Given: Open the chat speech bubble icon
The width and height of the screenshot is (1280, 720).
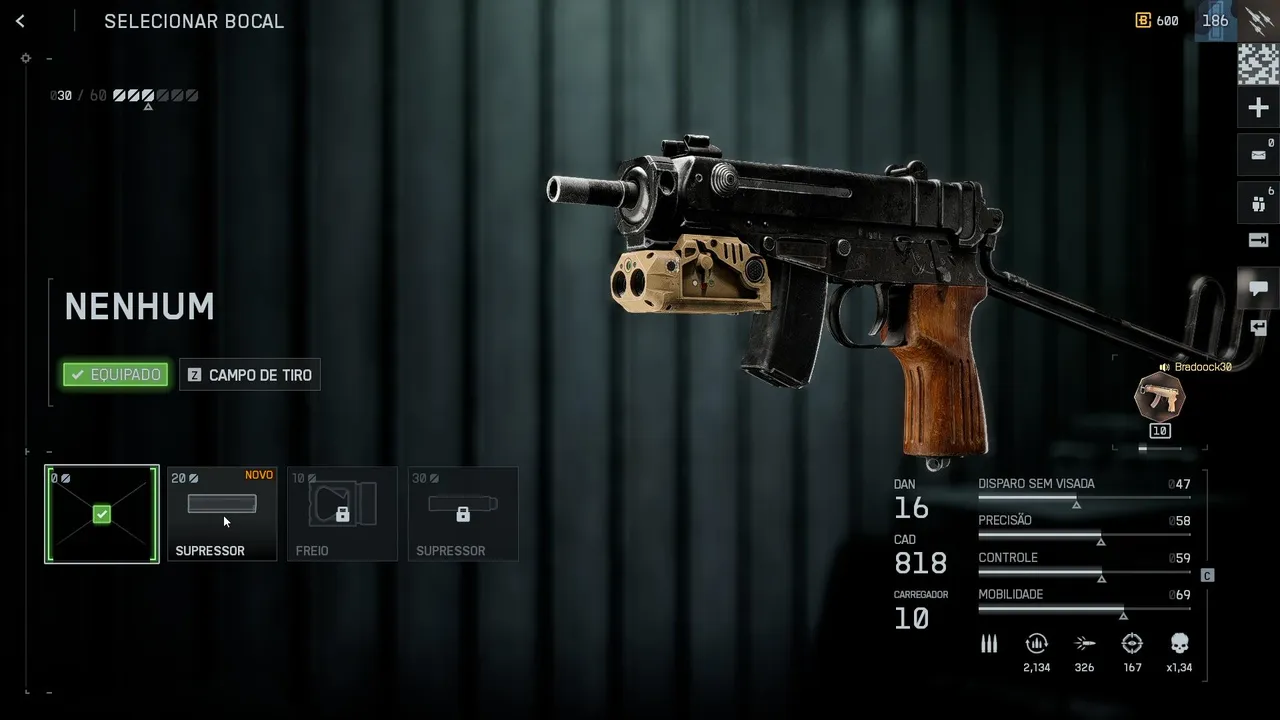Looking at the screenshot, I should coord(1258,288).
